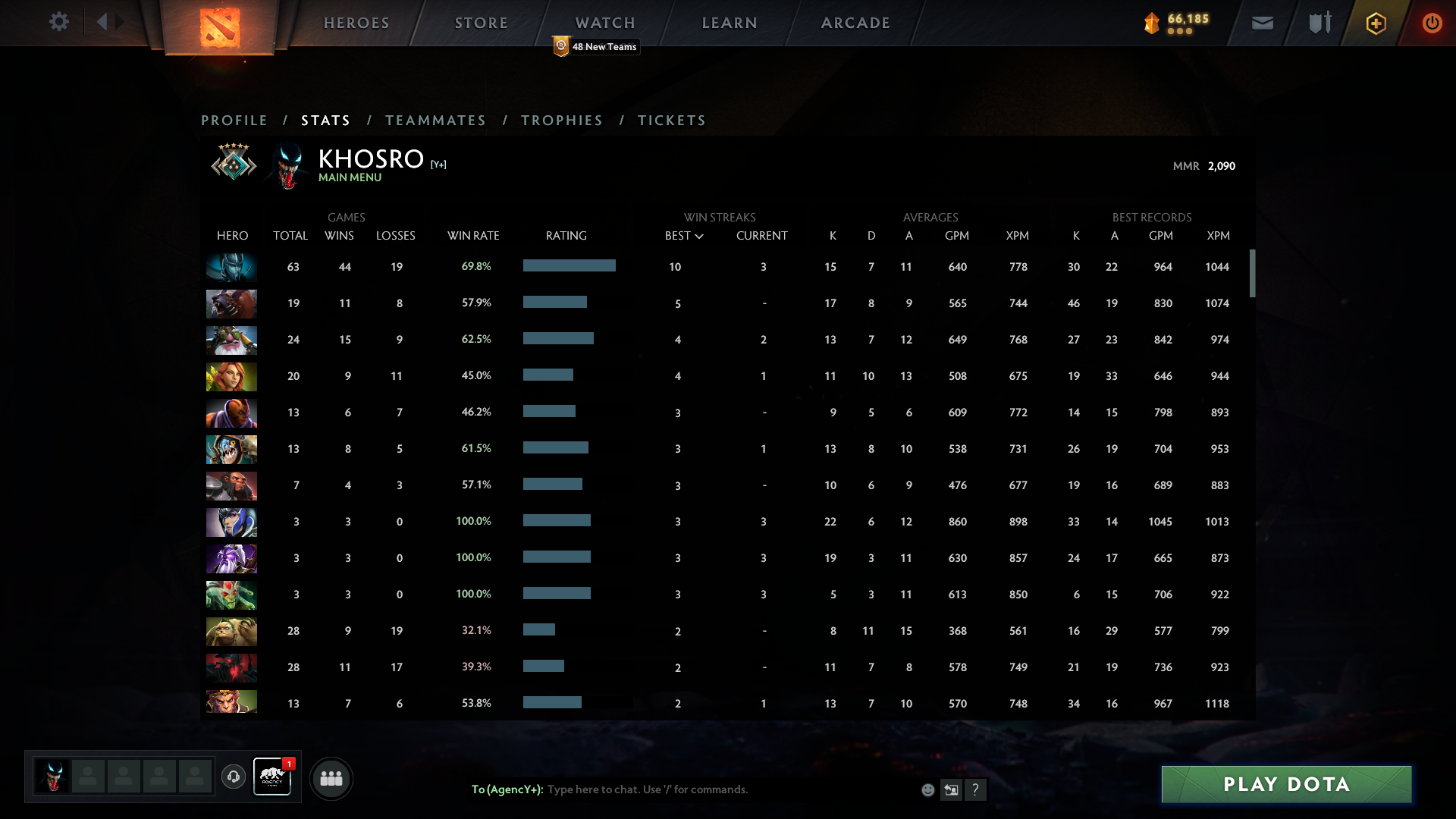Open the emoticon picker beside chat
The height and width of the screenshot is (819, 1456).
click(x=928, y=789)
